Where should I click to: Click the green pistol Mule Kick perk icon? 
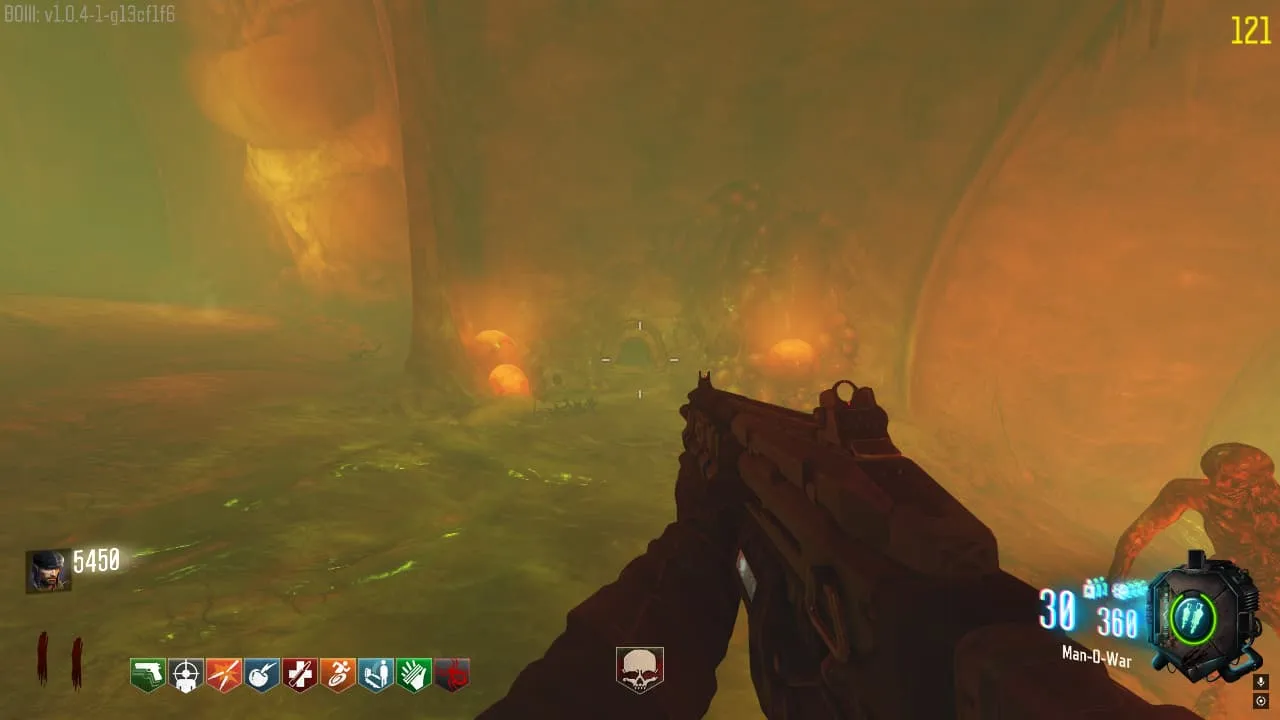point(148,674)
